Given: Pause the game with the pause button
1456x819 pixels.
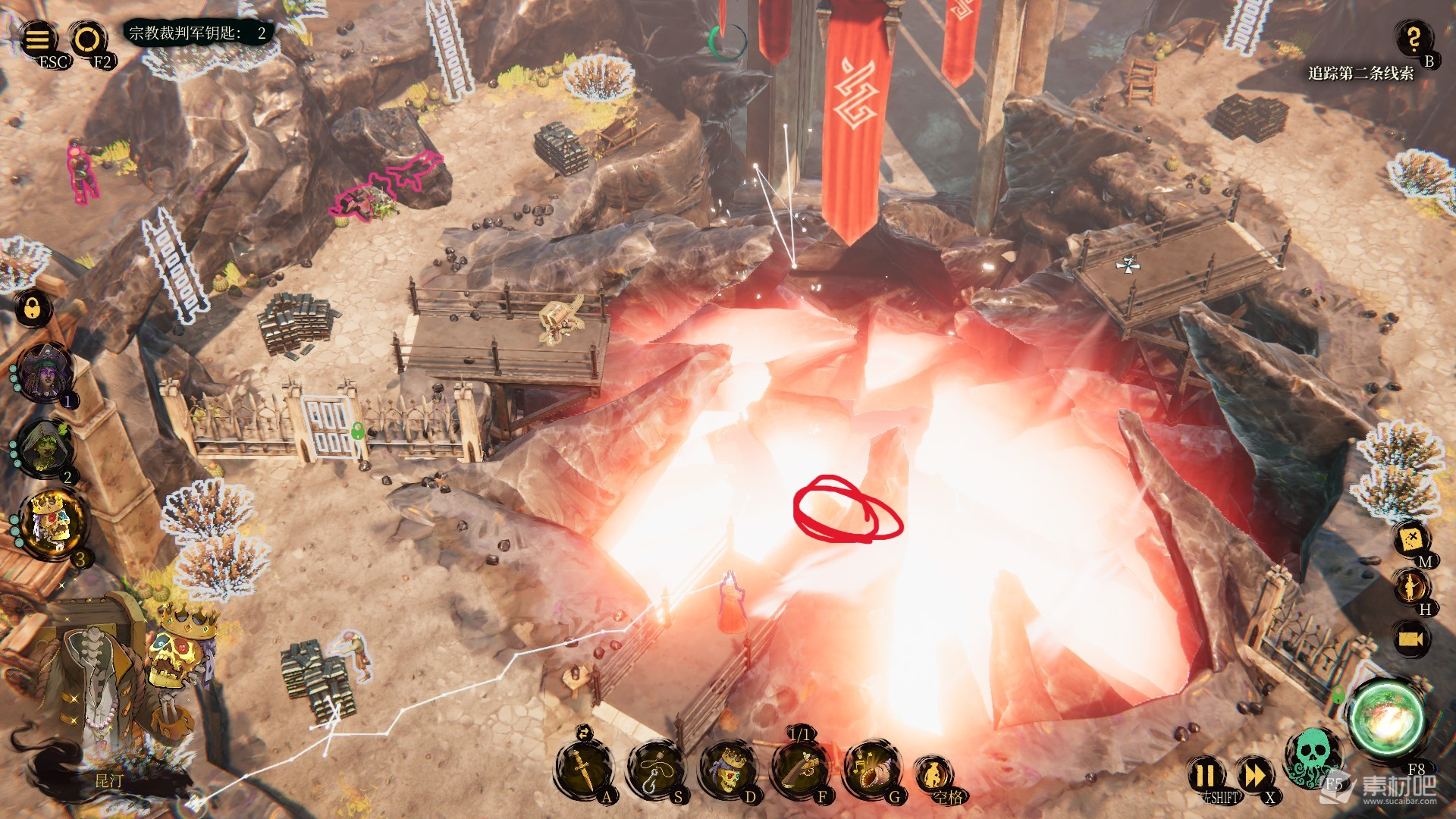Looking at the screenshot, I should tap(1206, 775).
